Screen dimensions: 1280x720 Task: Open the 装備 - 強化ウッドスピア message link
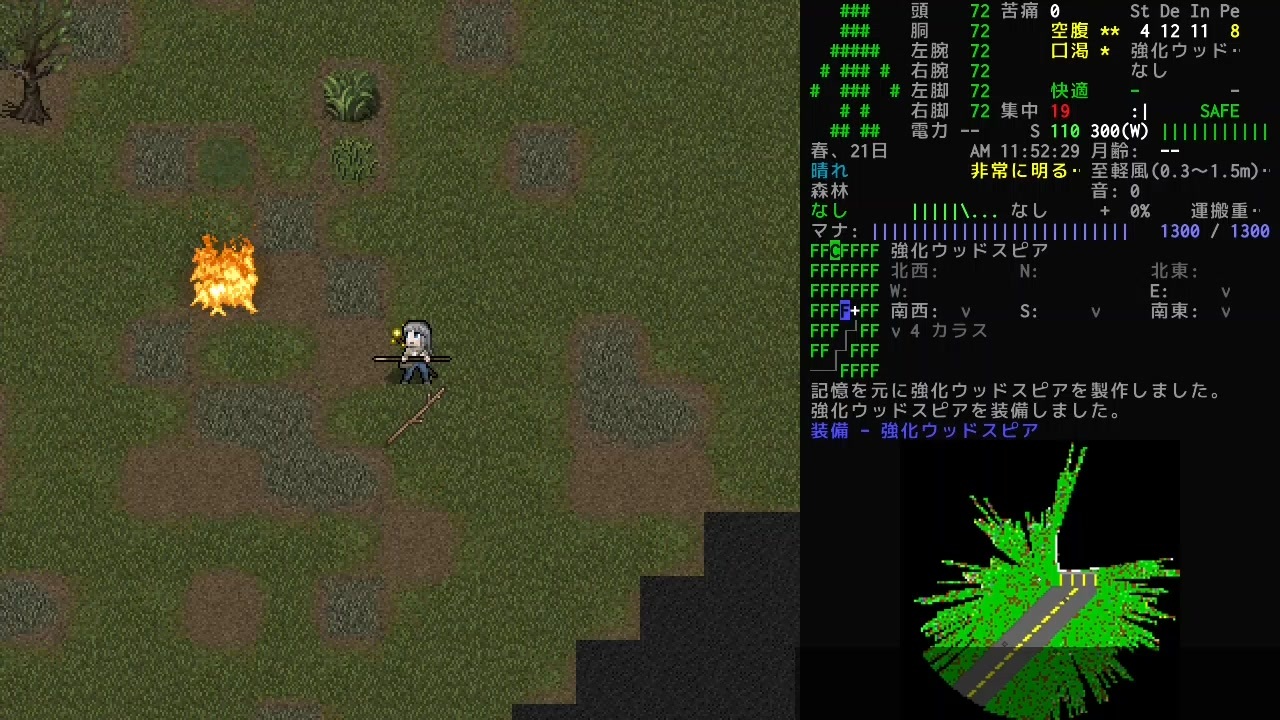click(922, 431)
